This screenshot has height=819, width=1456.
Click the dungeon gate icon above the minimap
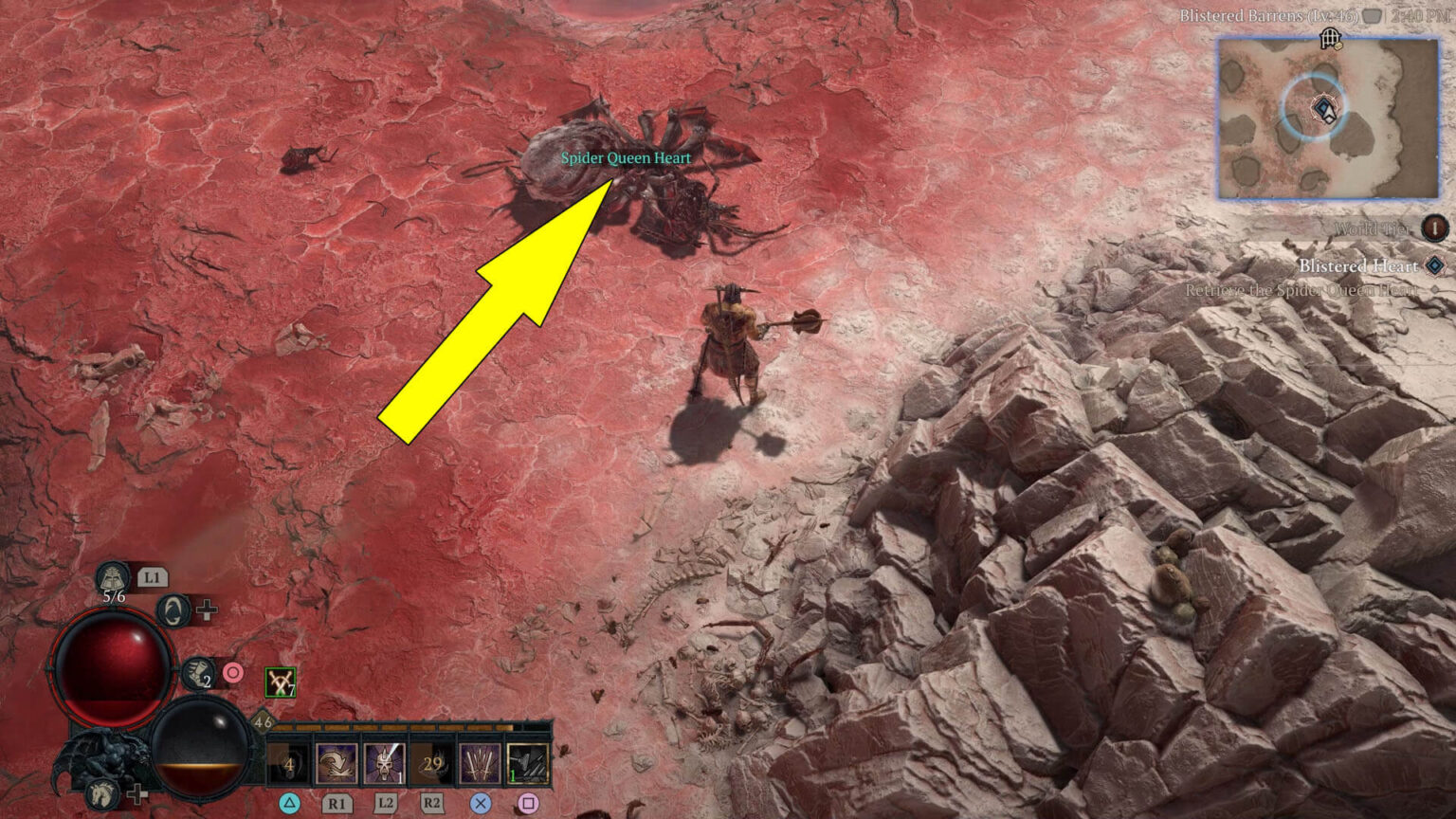[x=1329, y=38]
